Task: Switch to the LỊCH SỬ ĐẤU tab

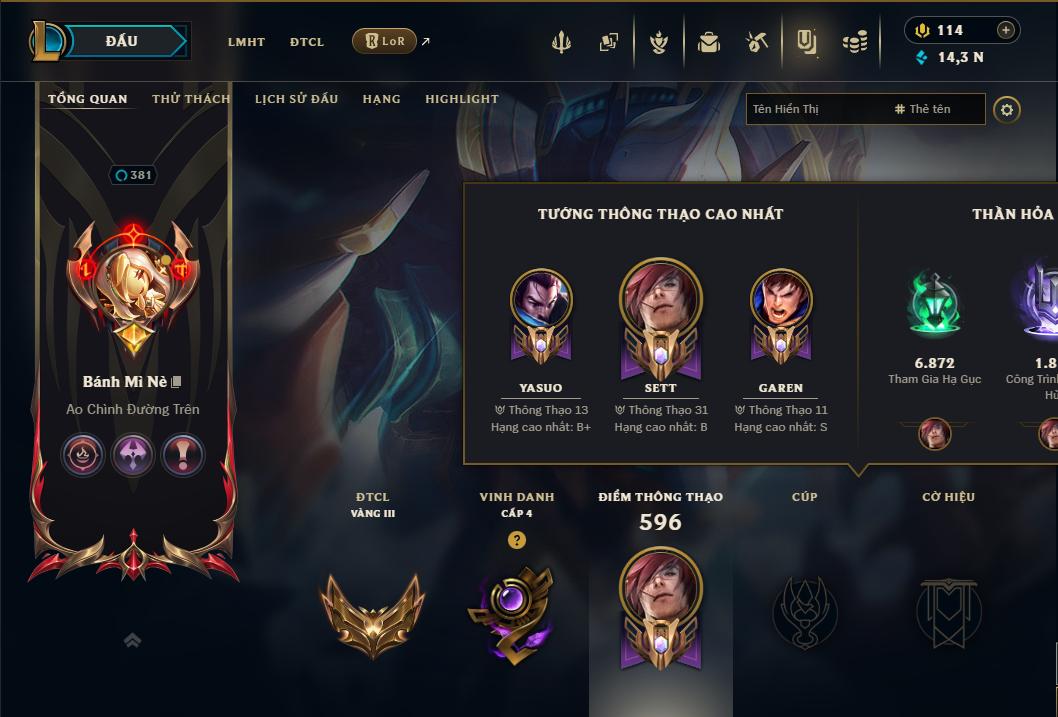Action: pos(296,99)
